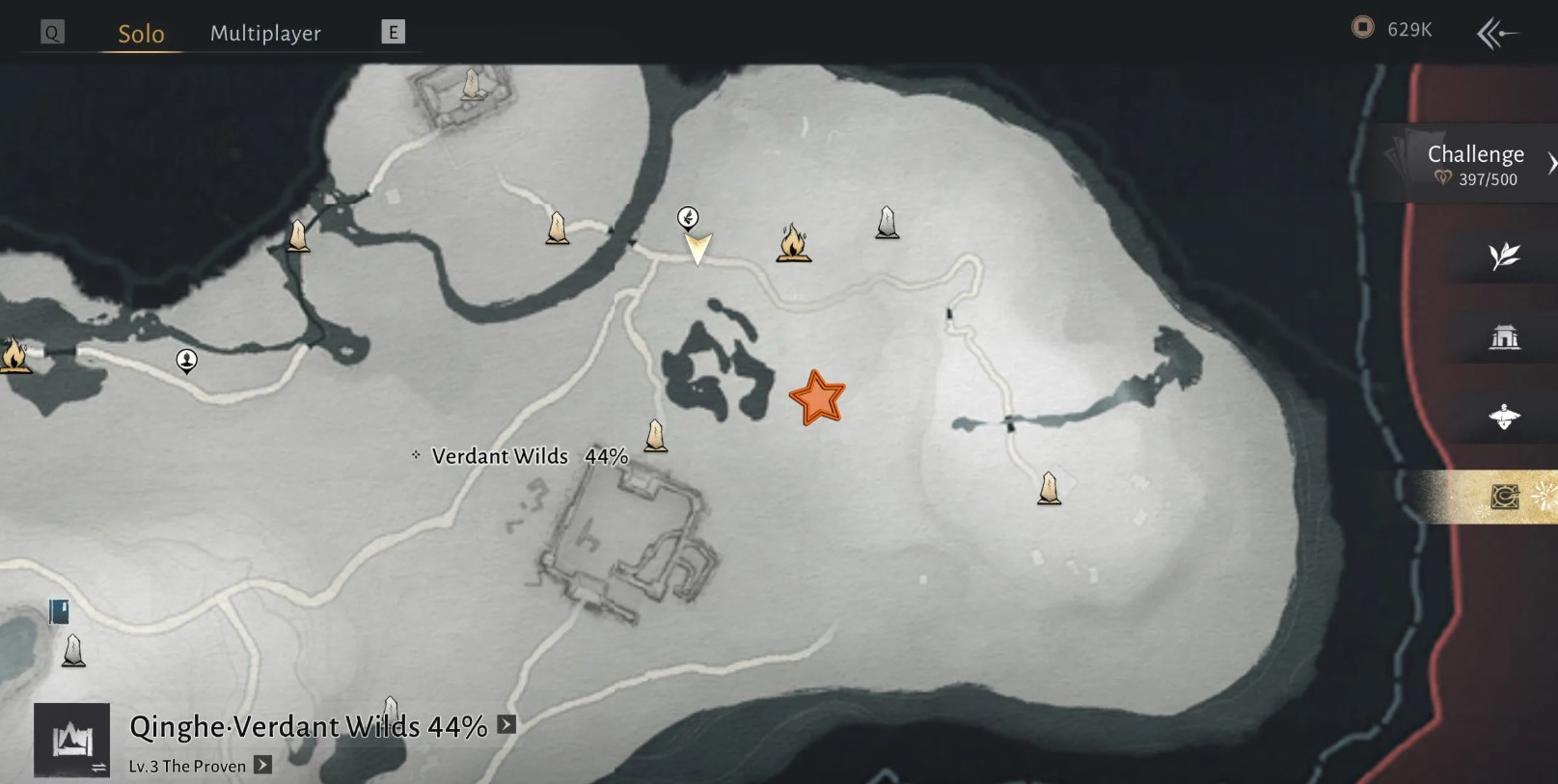Select the campfire marker at the map's left edge
The width and height of the screenshot is (1558, 784).
(13, 355)
